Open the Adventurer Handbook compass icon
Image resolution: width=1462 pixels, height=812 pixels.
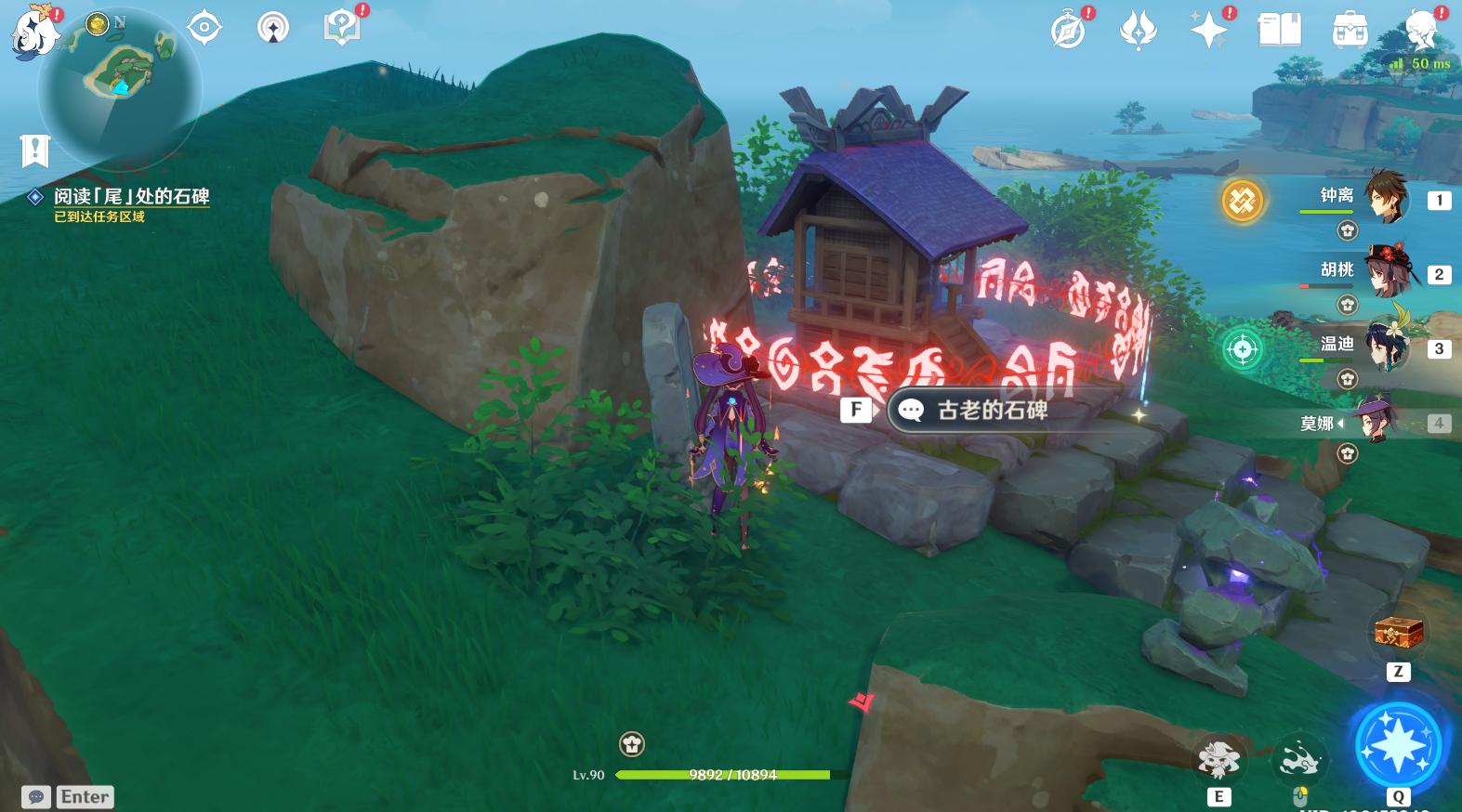point(1067,29)
